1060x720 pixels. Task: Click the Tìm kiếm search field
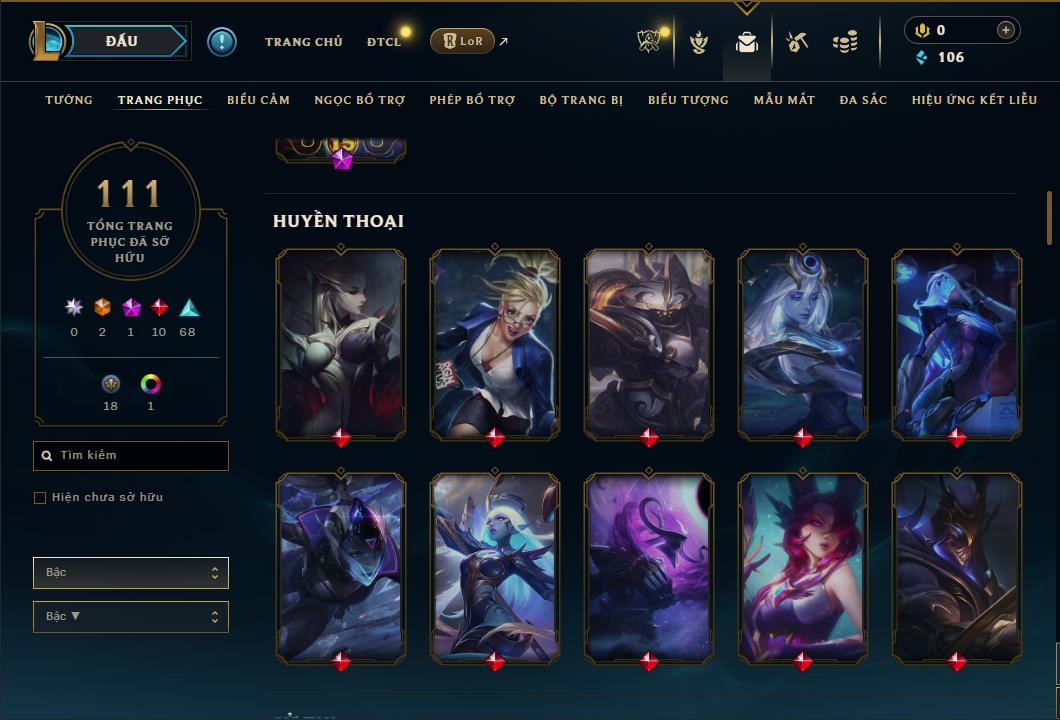(131, 456)
